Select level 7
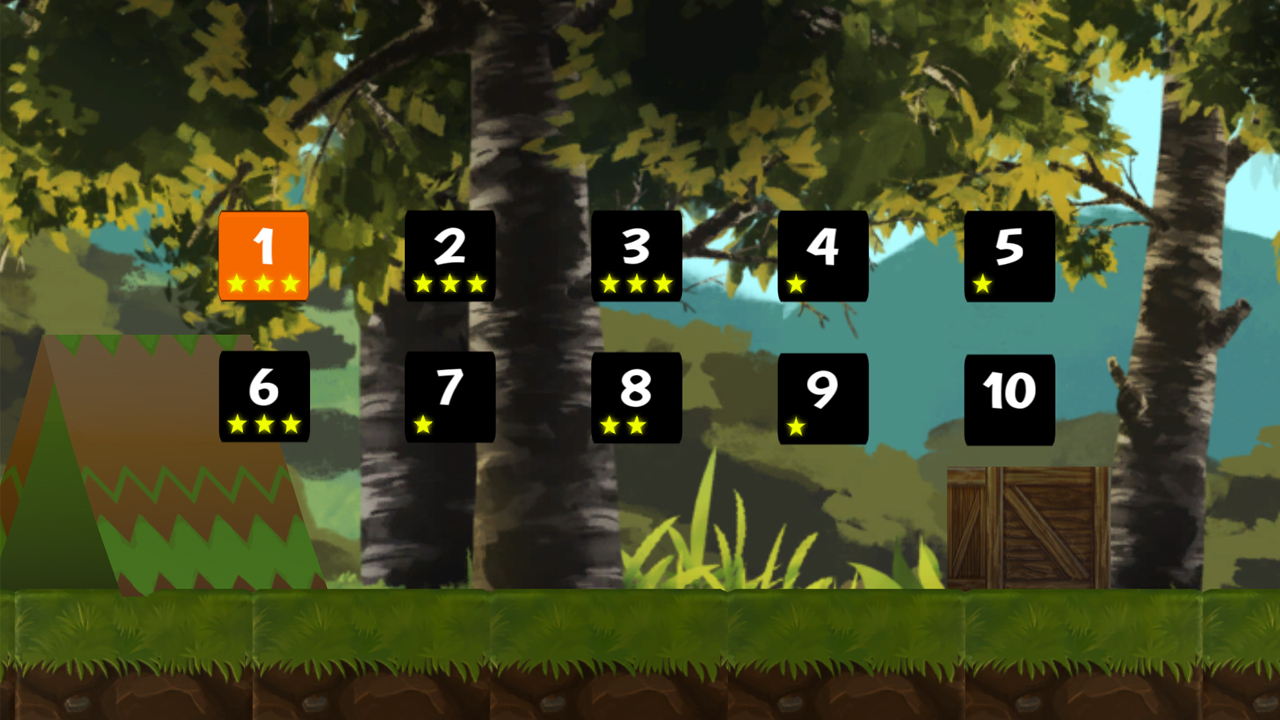Viewport: 1280px width, 720px height. tap(450, 390)
